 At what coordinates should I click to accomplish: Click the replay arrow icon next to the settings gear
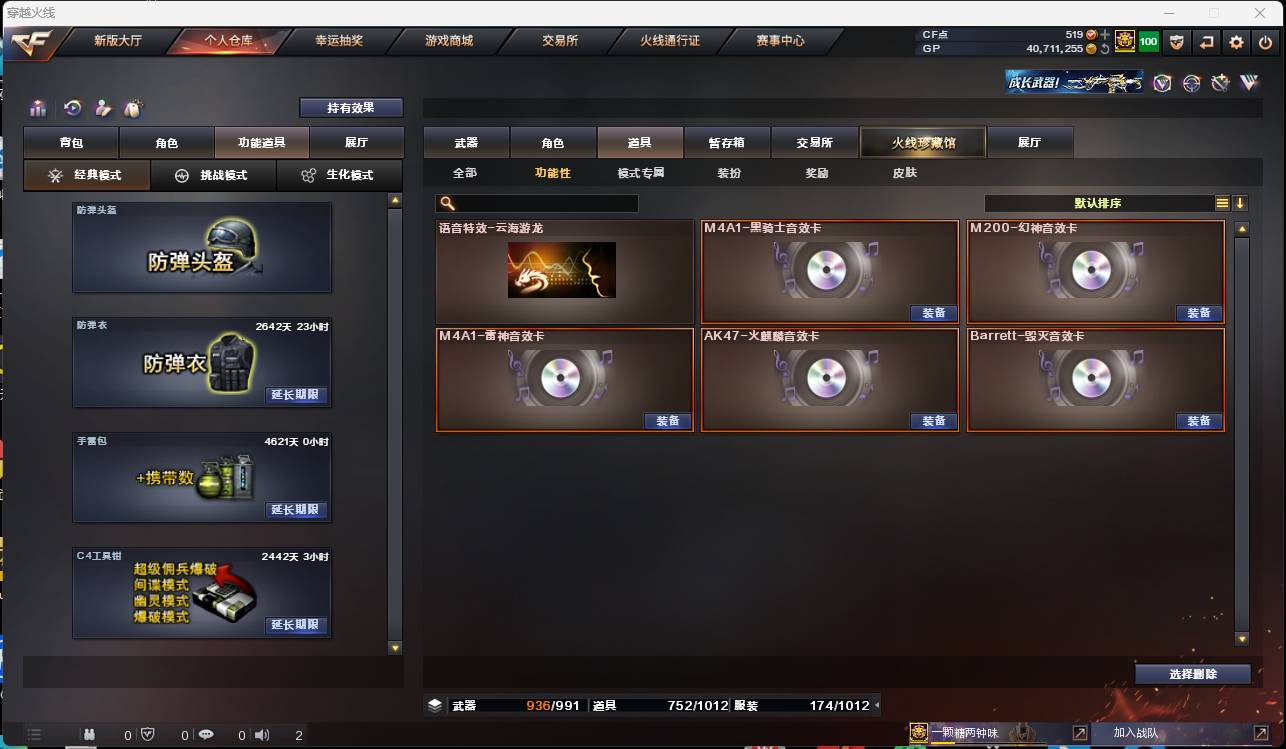1207,42
